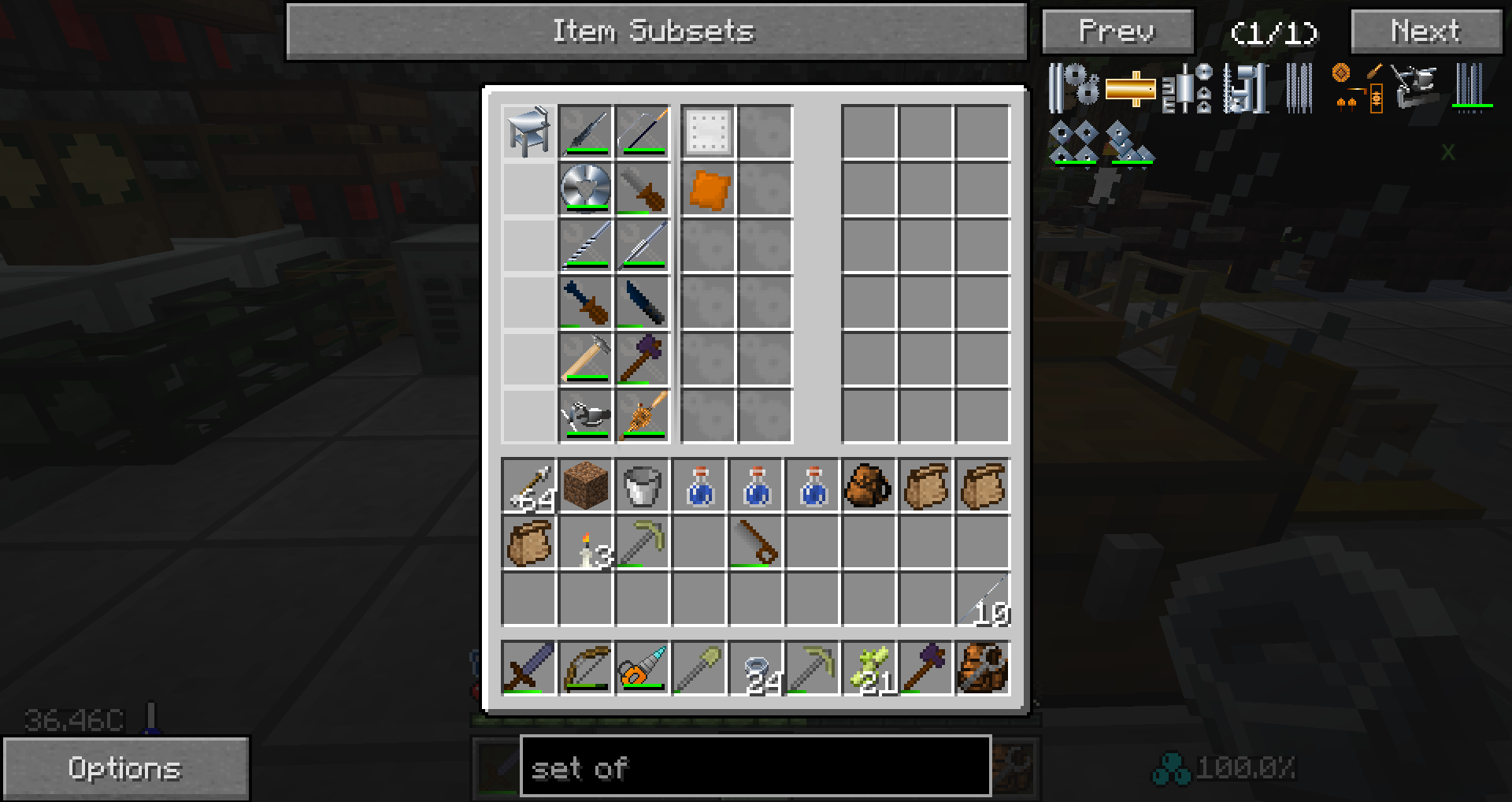Choose the sword in the hotbar
Screen dimensions: 1512x802
pos(528,668)
